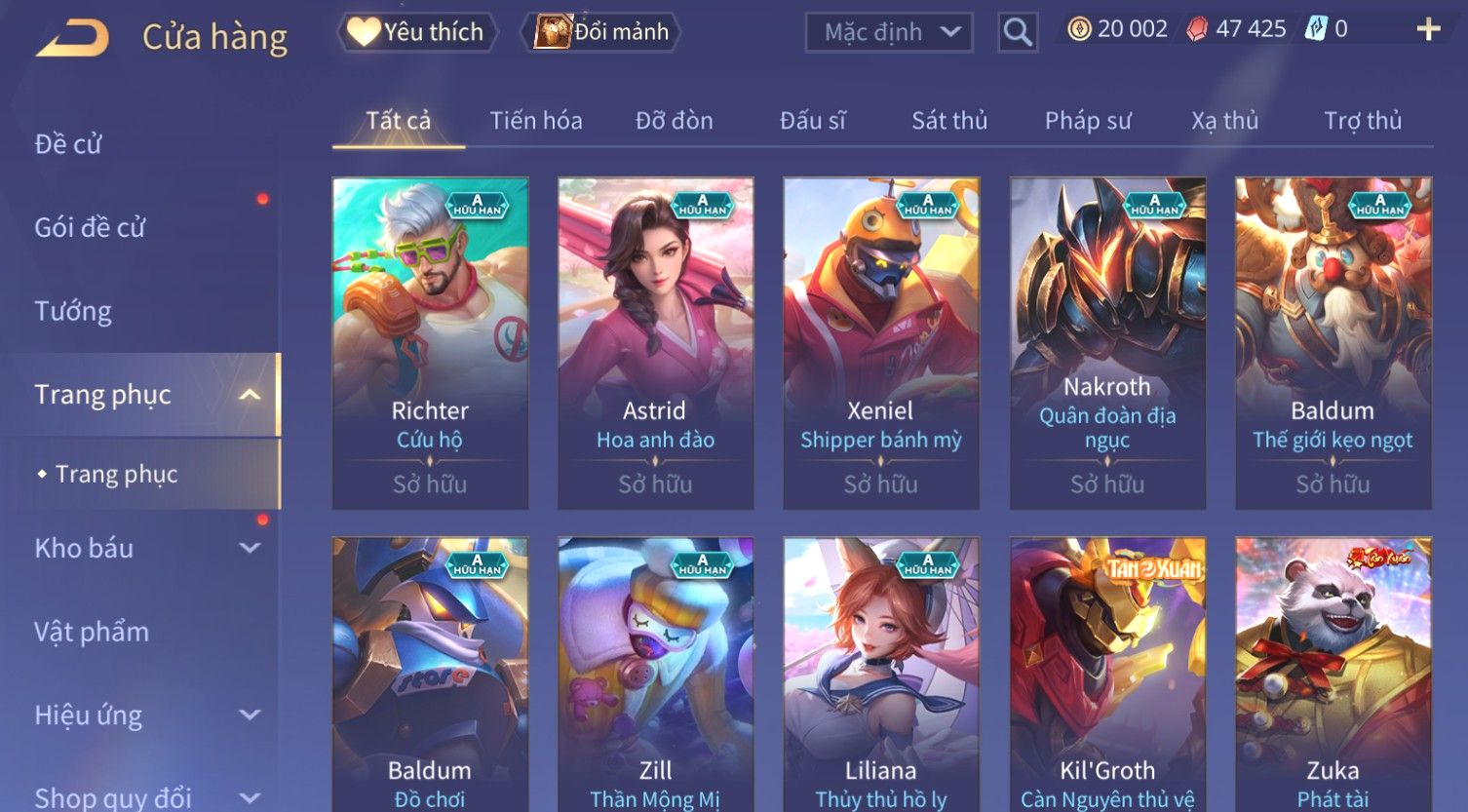Viewport: 1468px width, 812px height.
Task: Show the Đỡ đòn tank category
Action: click(675, 121)
